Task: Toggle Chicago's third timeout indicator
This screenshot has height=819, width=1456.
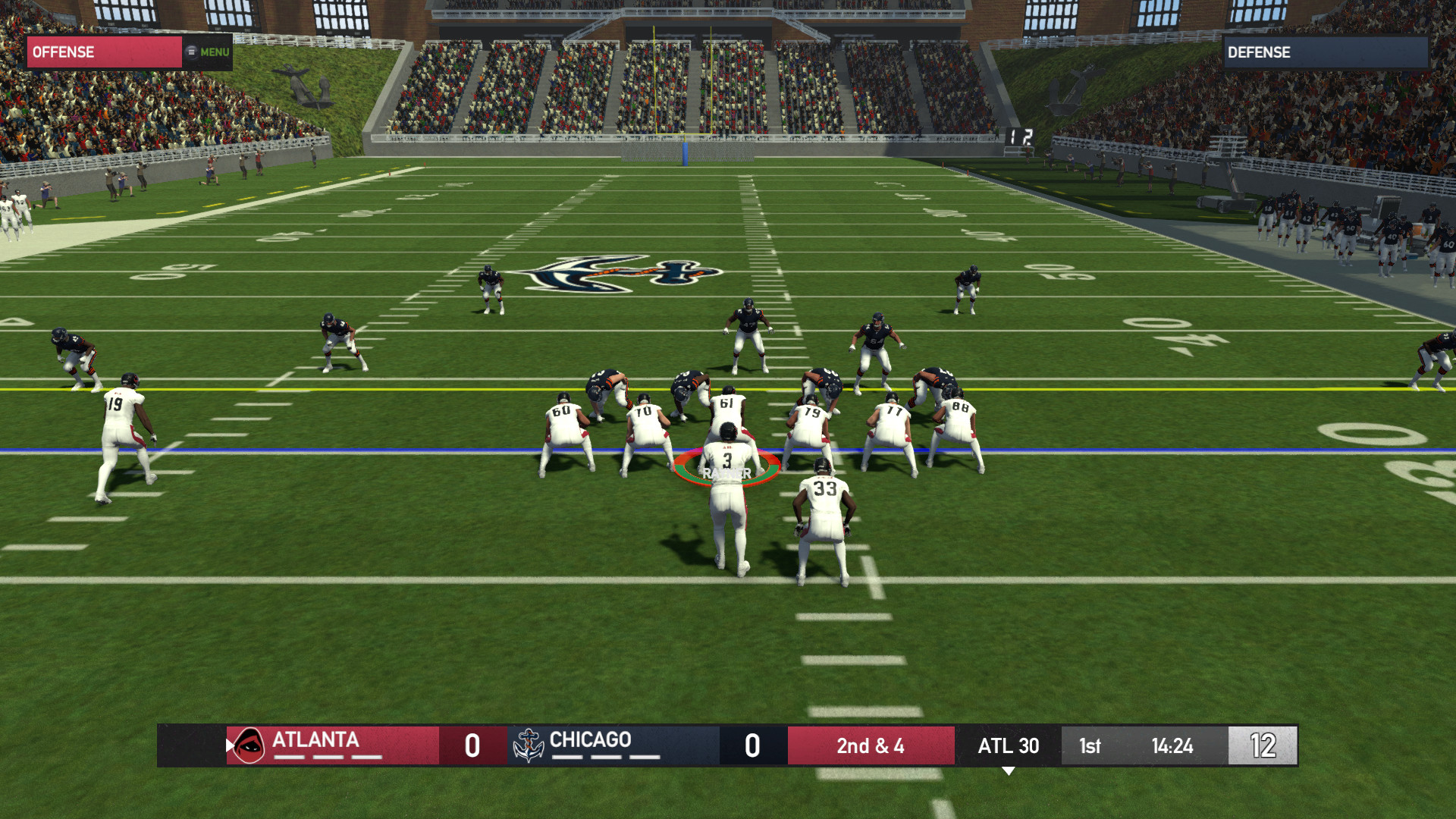Action: [x=644, y=756]
